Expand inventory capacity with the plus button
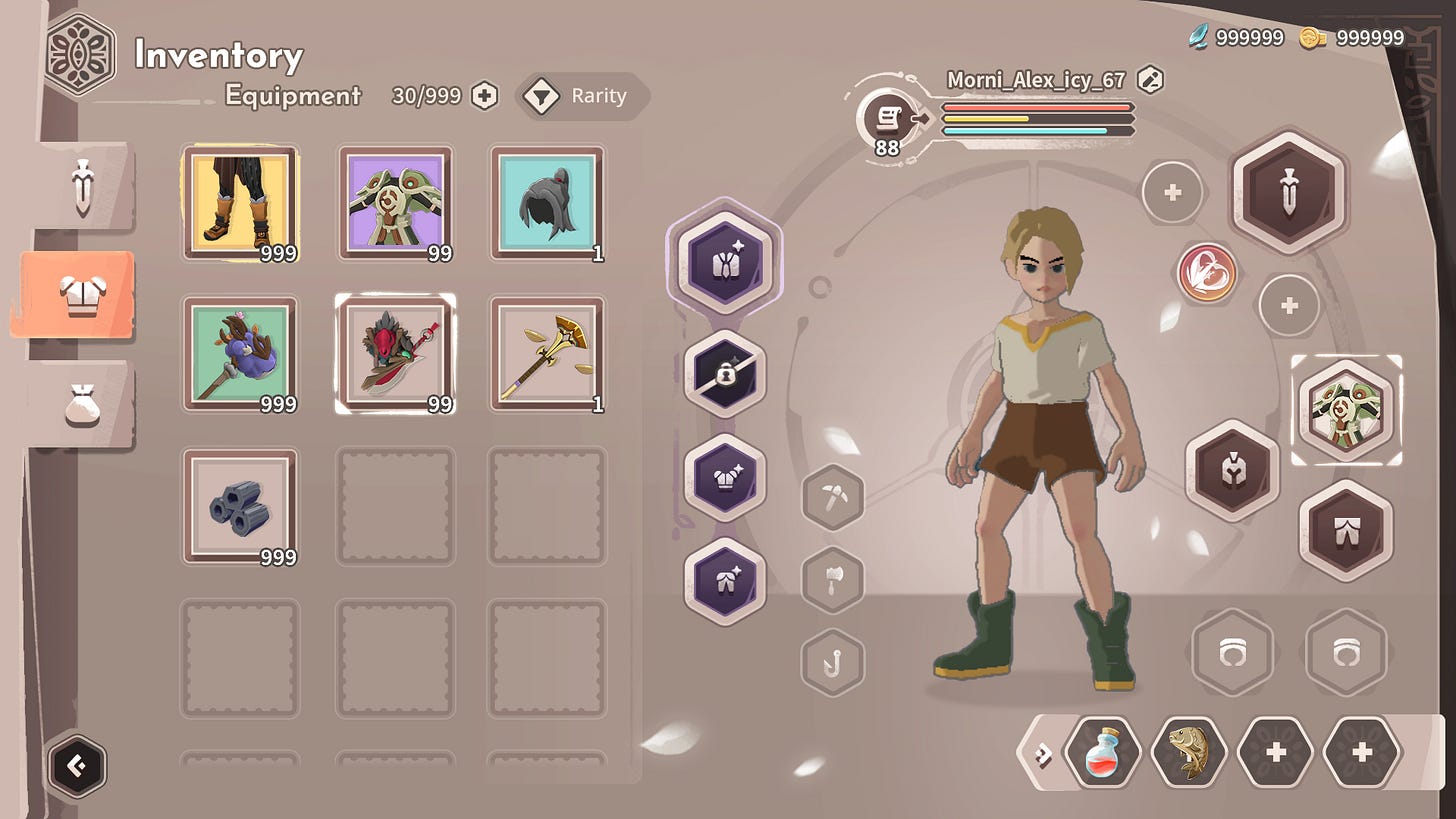Viewport: 1456px width, 819px height. [x=485, y=96]
